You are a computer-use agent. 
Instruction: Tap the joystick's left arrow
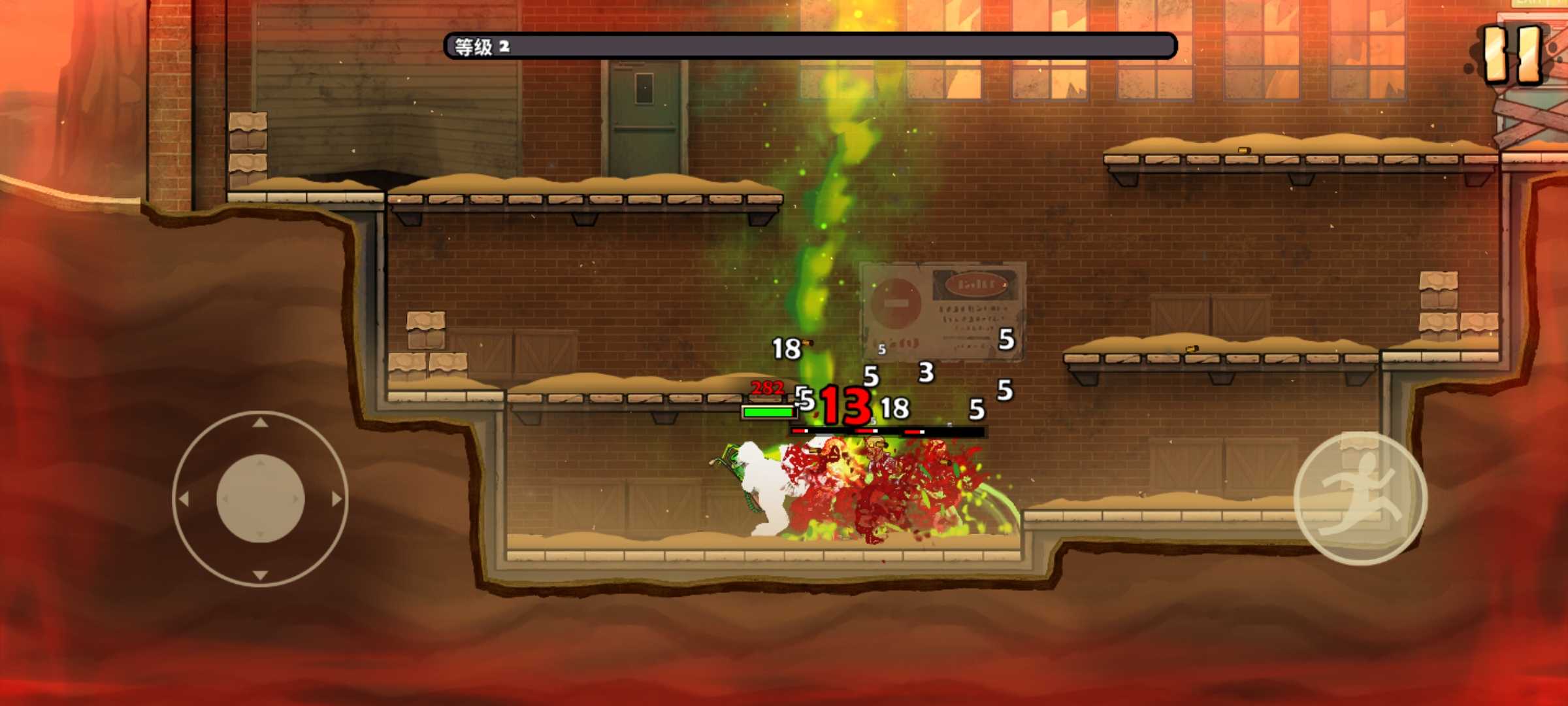184,499
